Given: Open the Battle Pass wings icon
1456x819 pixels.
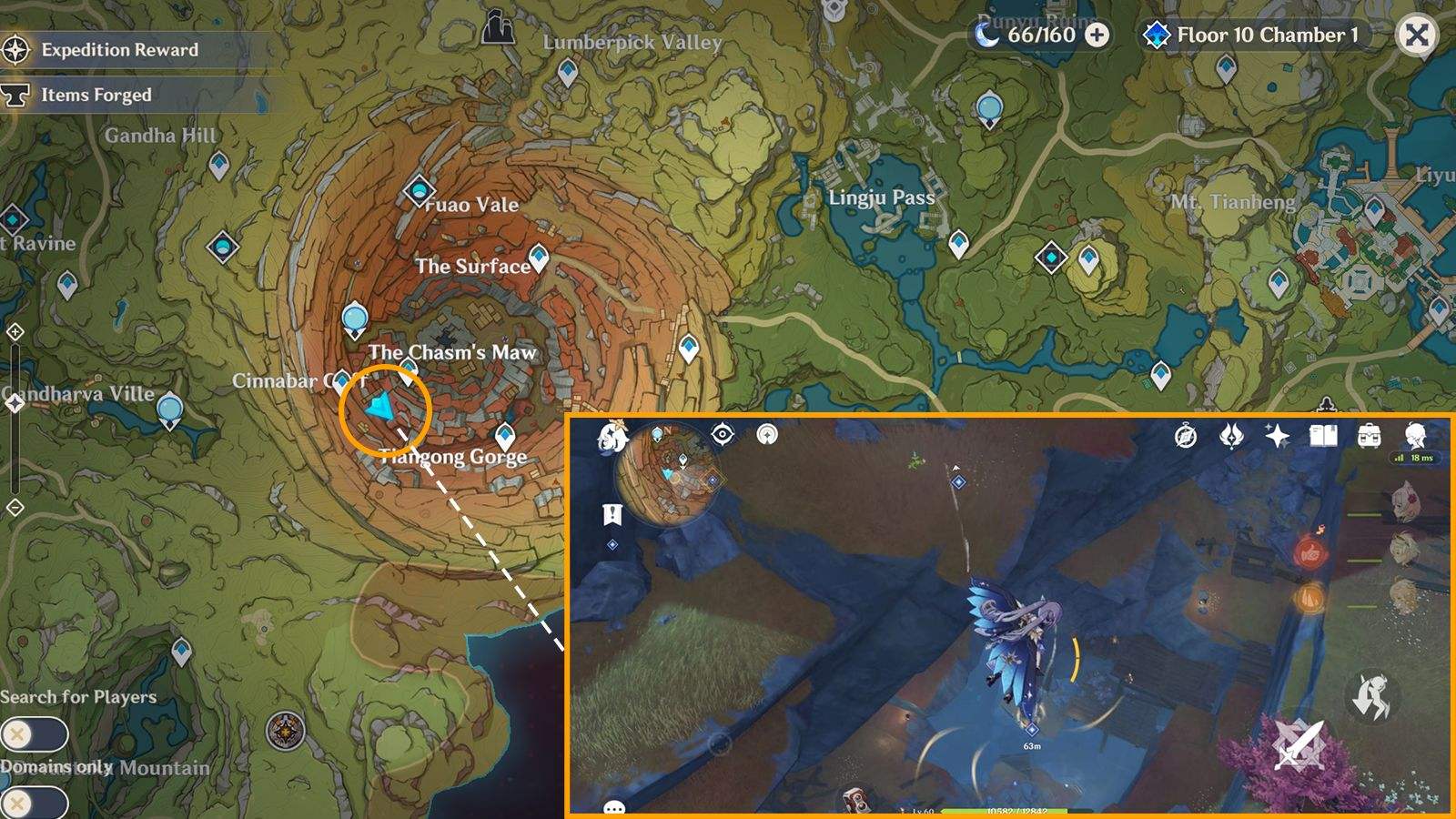Looking at the screenshot, I should point(1230,437).
